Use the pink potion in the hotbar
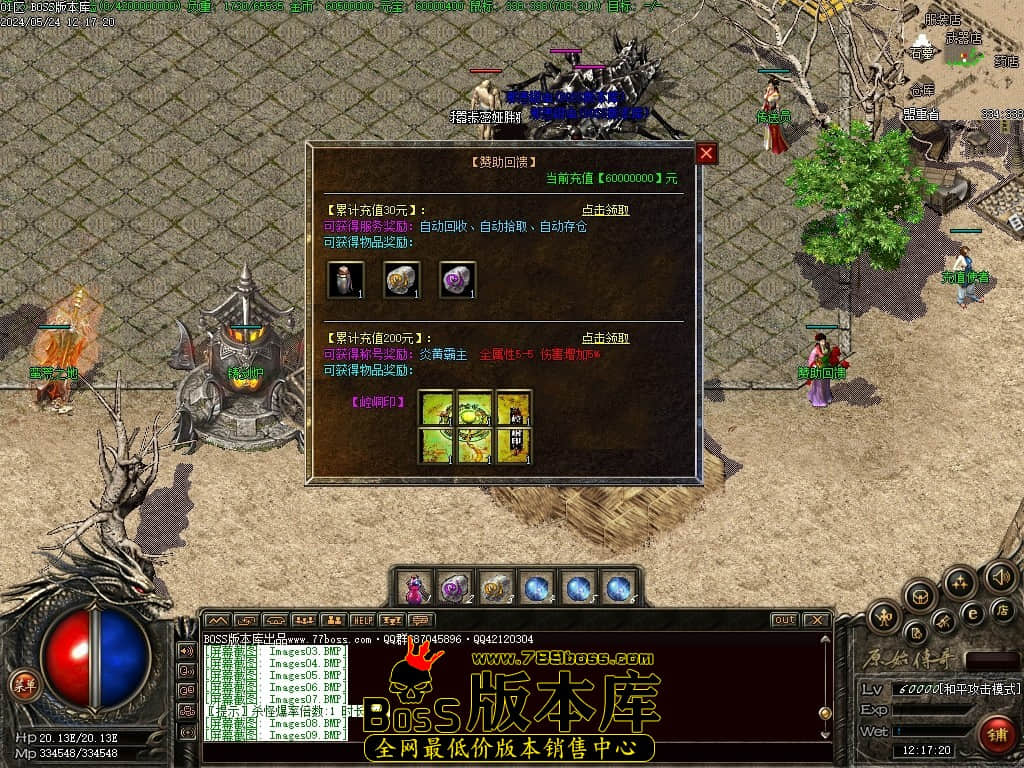The width and height of the screenshot is (1024, 768). coord(415,588)
